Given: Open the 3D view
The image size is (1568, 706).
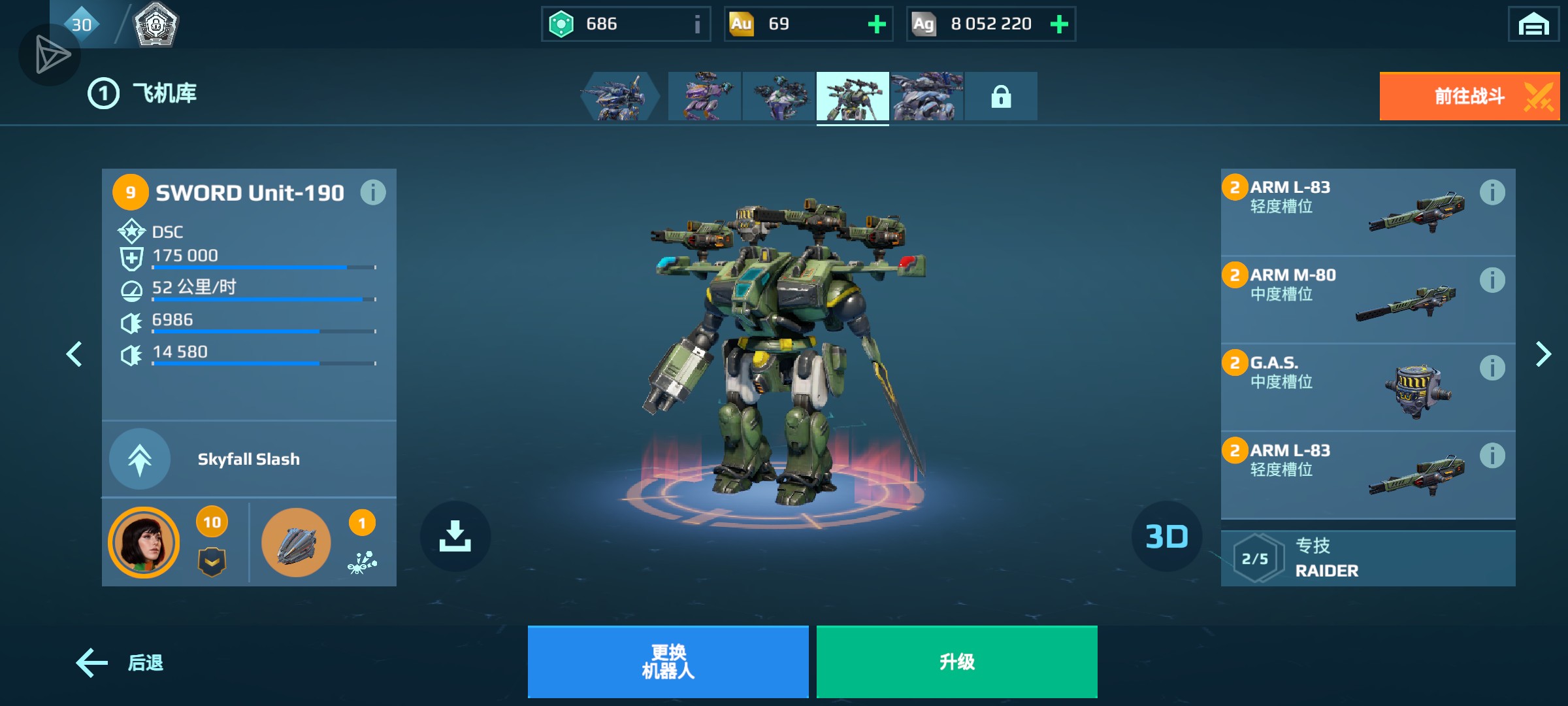Looking at the screenshot, I should (1166, 537).
